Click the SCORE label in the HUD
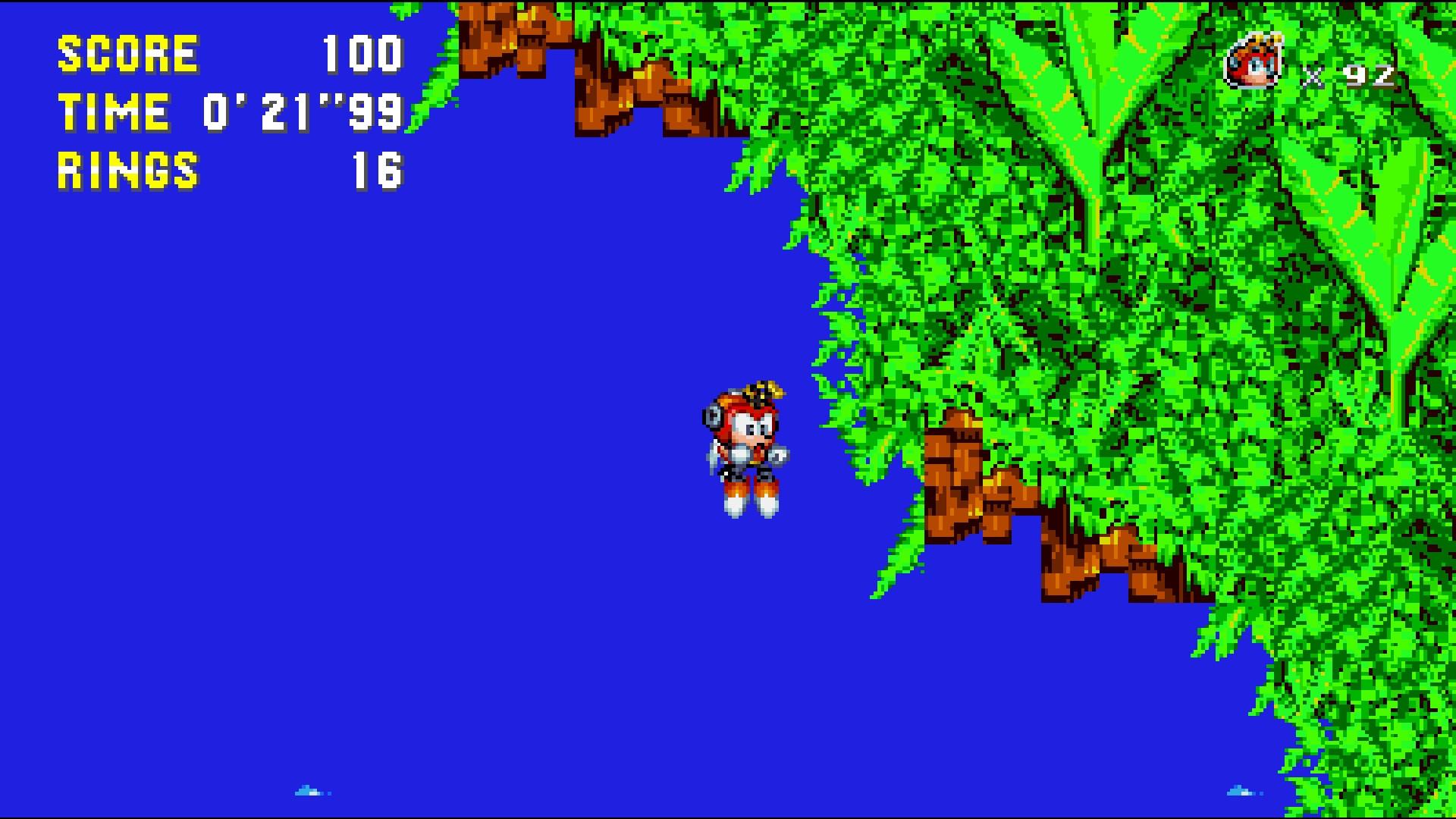 [x=129, y=55]
